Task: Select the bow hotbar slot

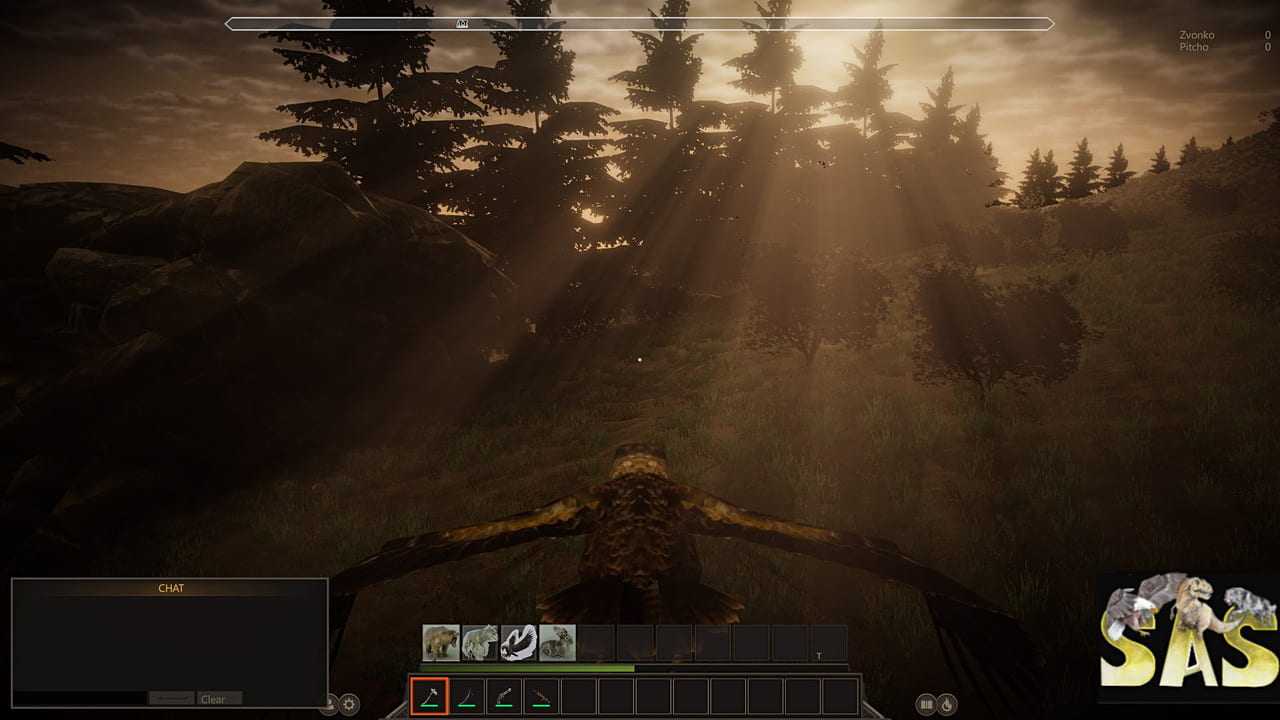Action: point(466,696)
